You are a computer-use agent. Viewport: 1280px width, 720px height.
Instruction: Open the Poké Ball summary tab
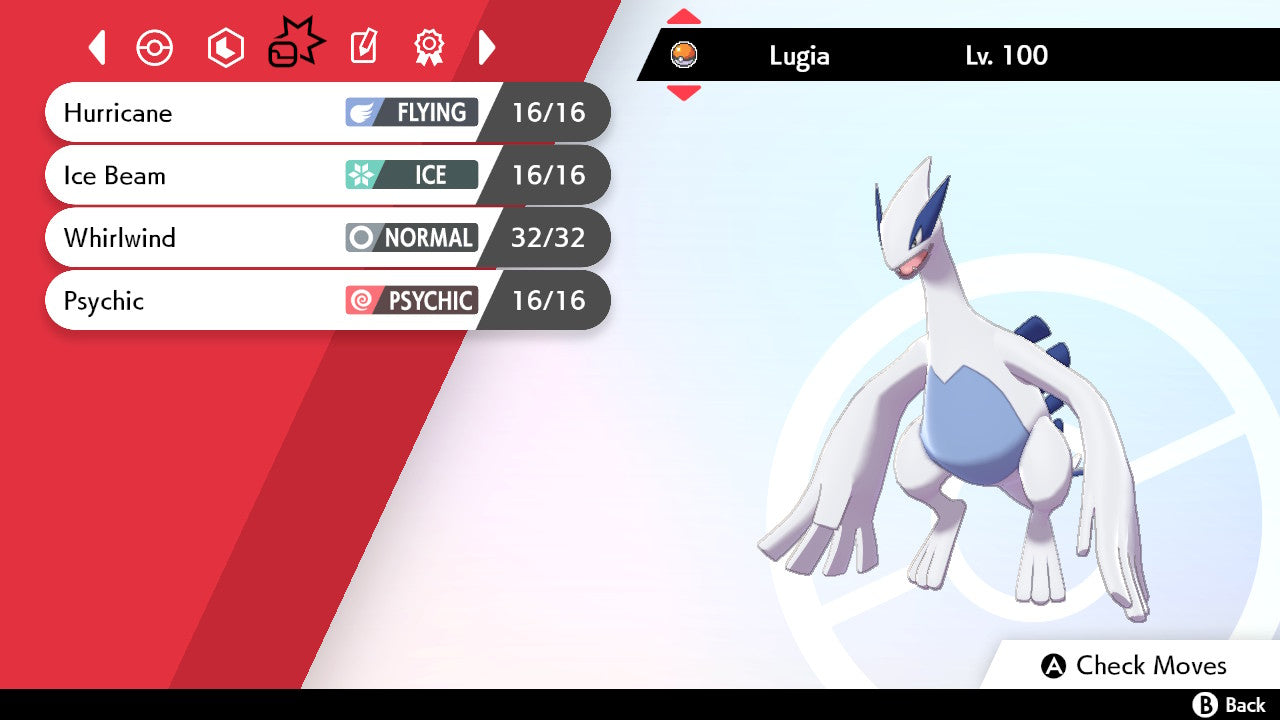[155, 48]
